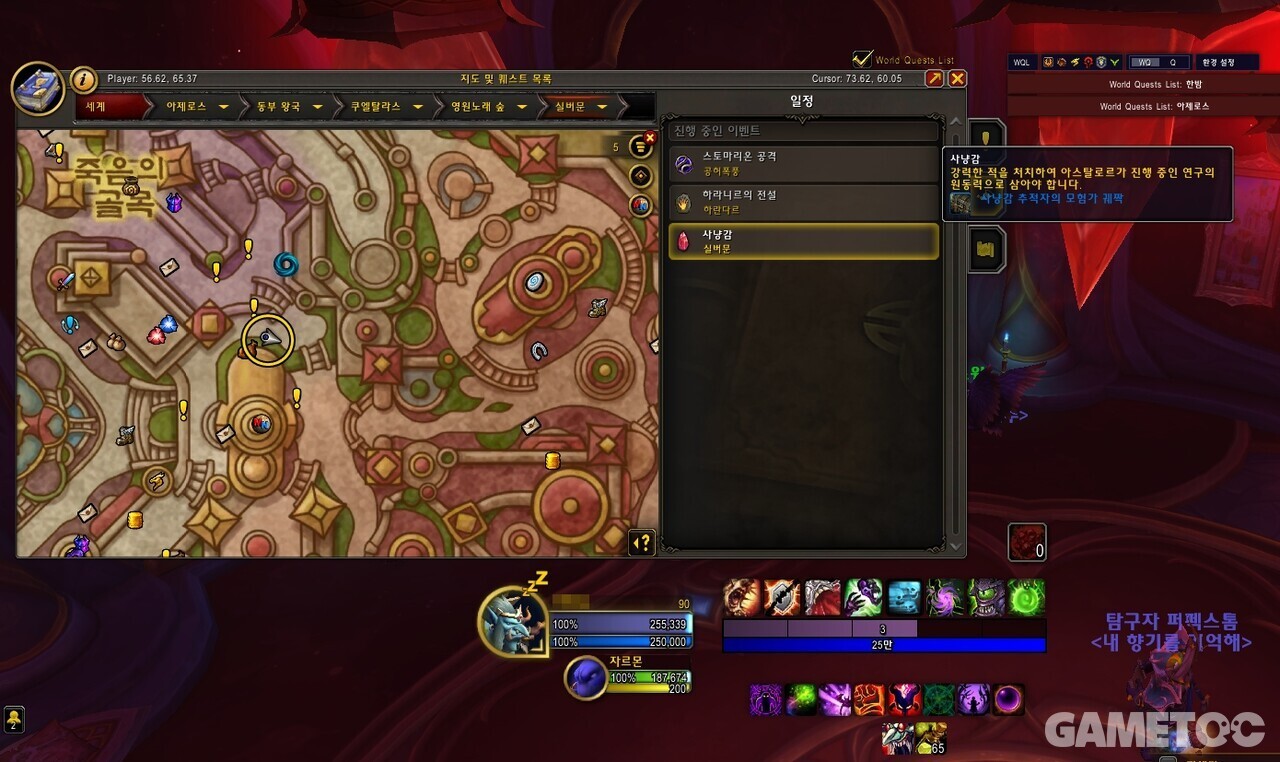Click the player character portrait frame
Image resolution: width=1280 pixels, height=762 pixels.
click(512, 619)
